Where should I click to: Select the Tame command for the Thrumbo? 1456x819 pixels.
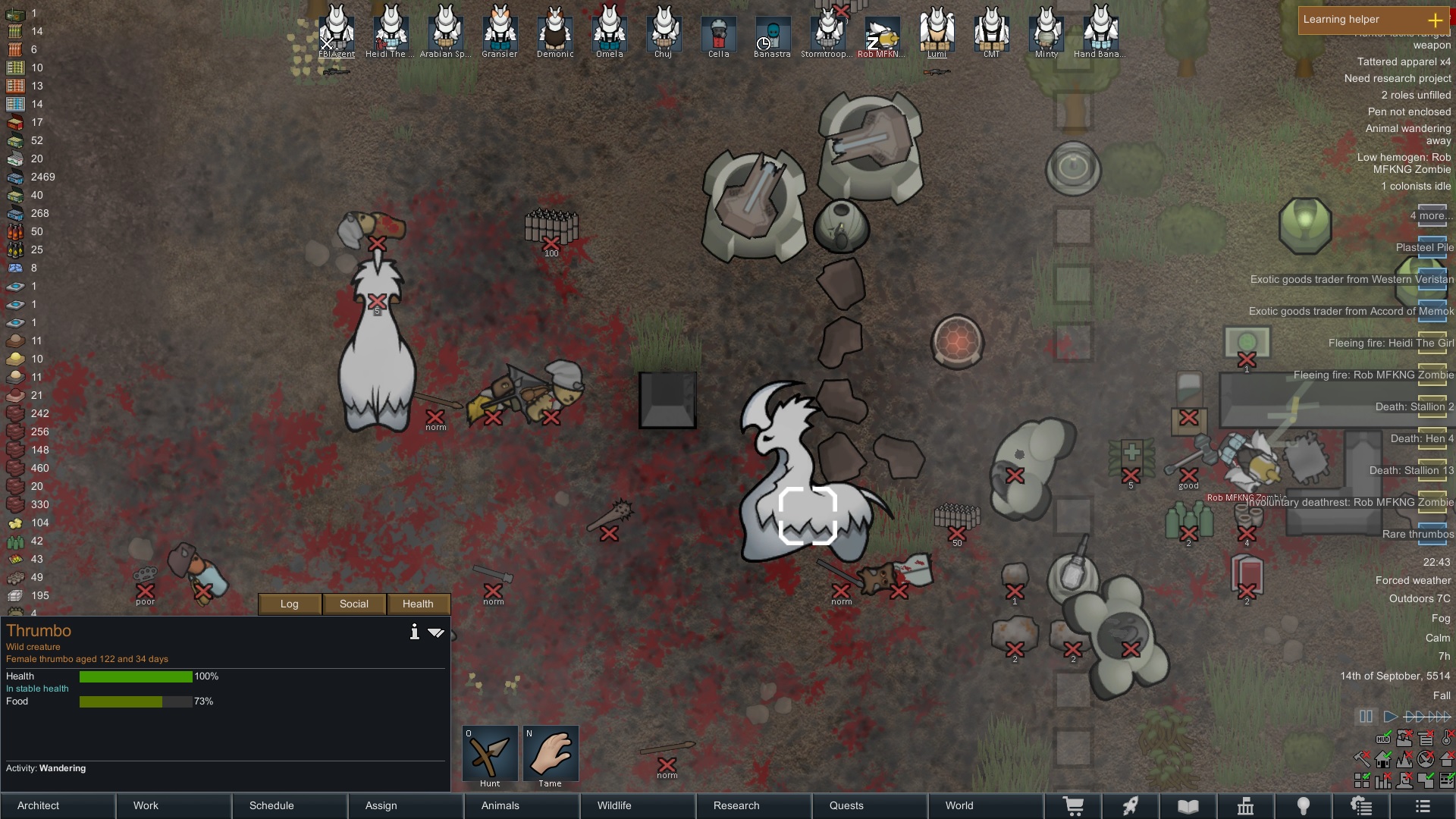551,754
